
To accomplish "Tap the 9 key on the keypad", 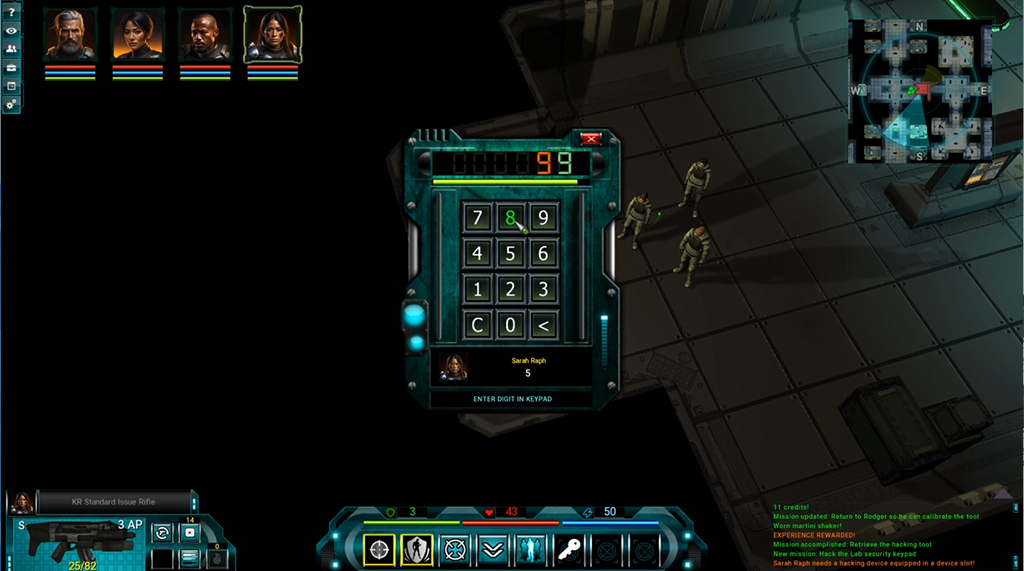I will click(x=543, y=218).
